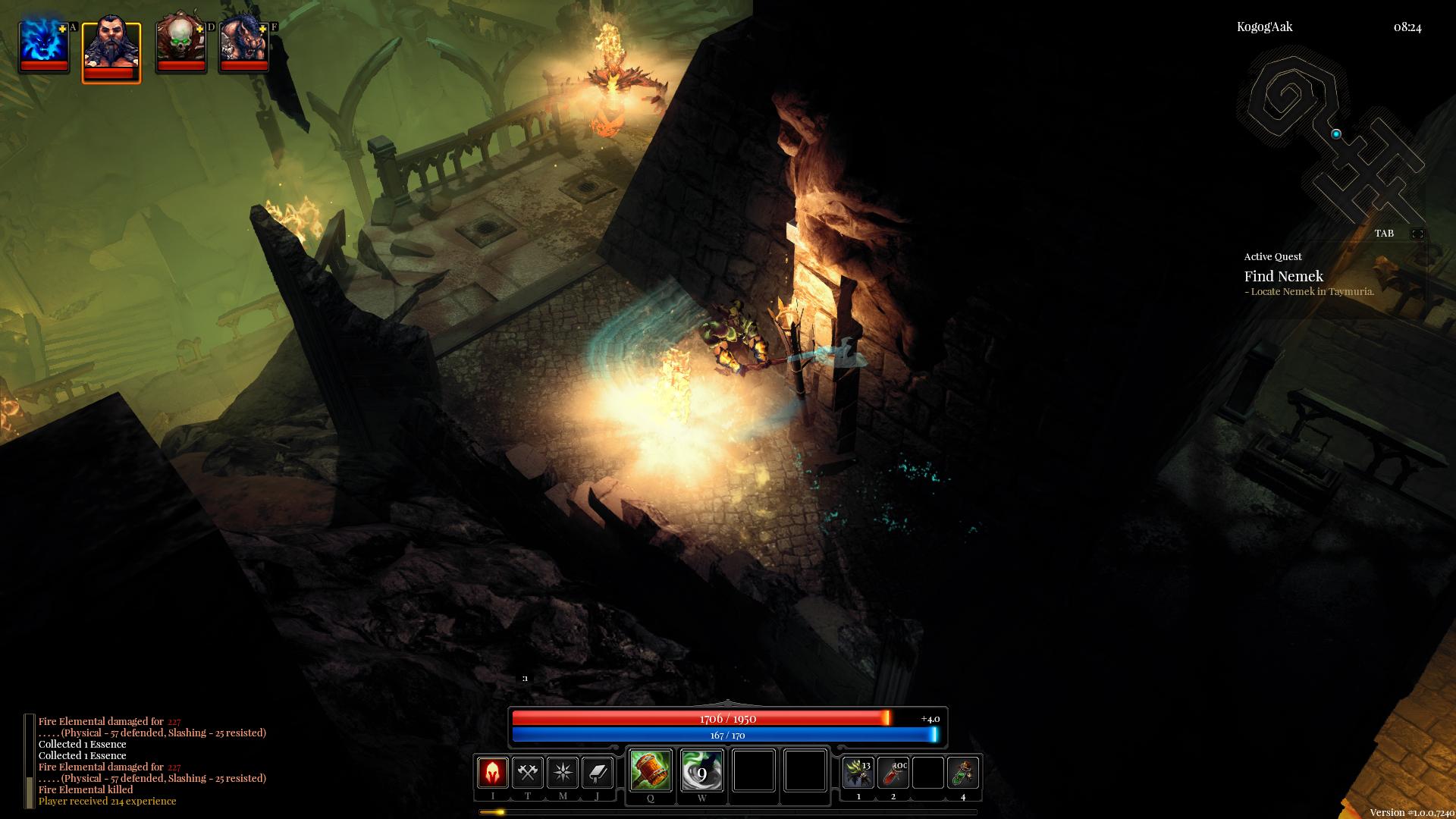Use the green herb consumable slot

pos(858,773)
